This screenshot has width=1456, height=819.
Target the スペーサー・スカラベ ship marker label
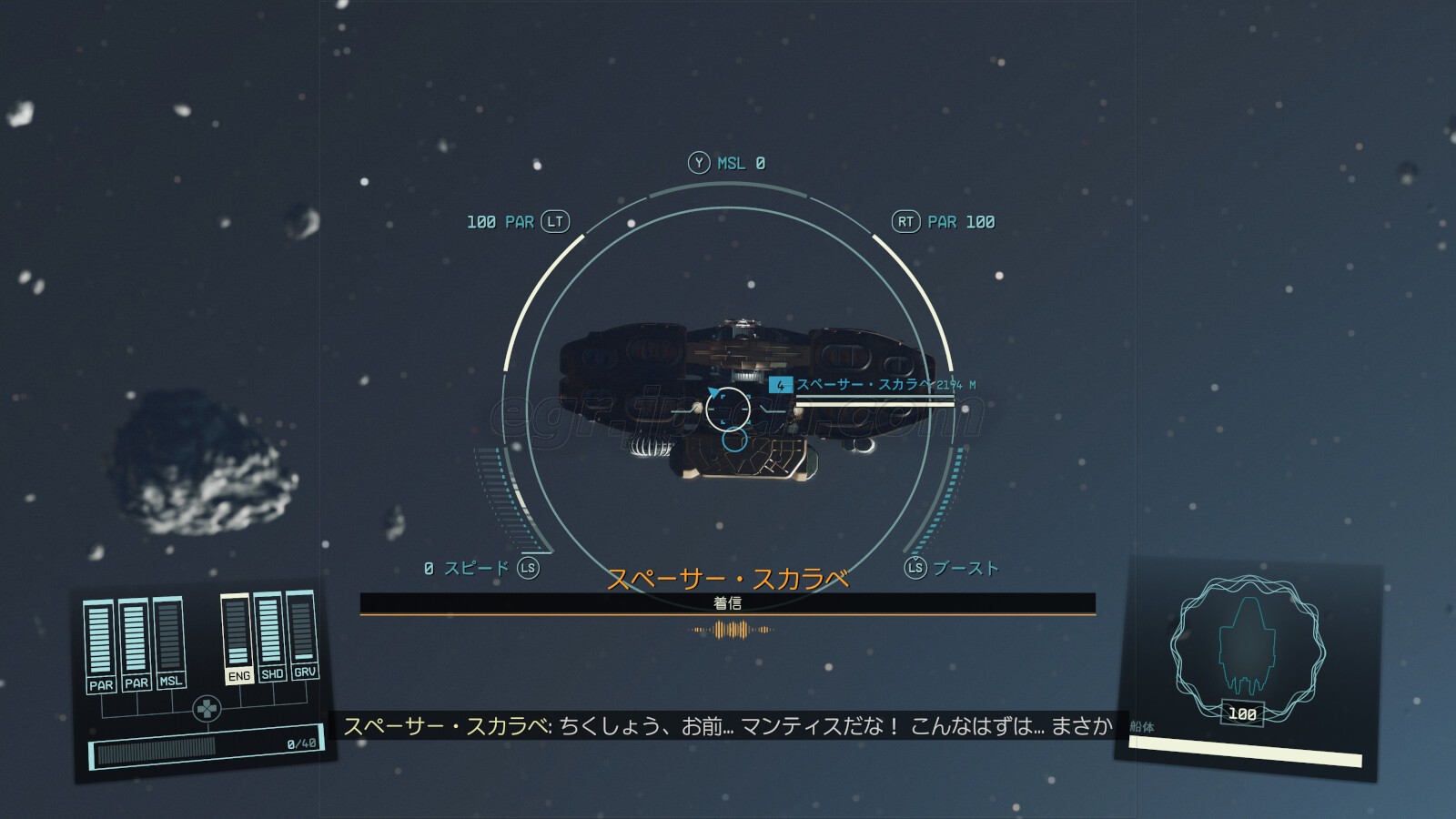pos(864,385)
